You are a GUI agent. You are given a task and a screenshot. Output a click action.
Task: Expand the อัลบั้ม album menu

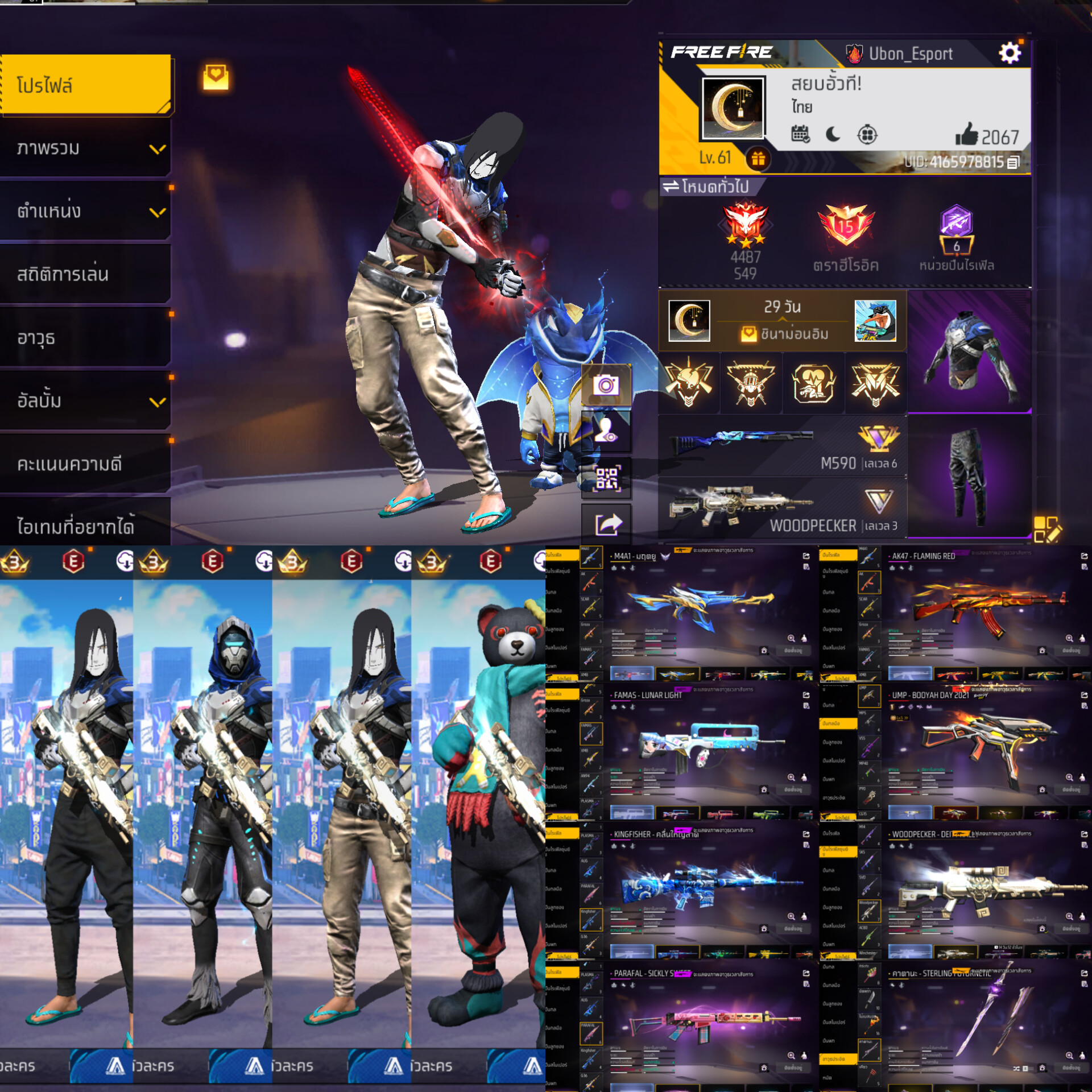click(x=85, y=401)
